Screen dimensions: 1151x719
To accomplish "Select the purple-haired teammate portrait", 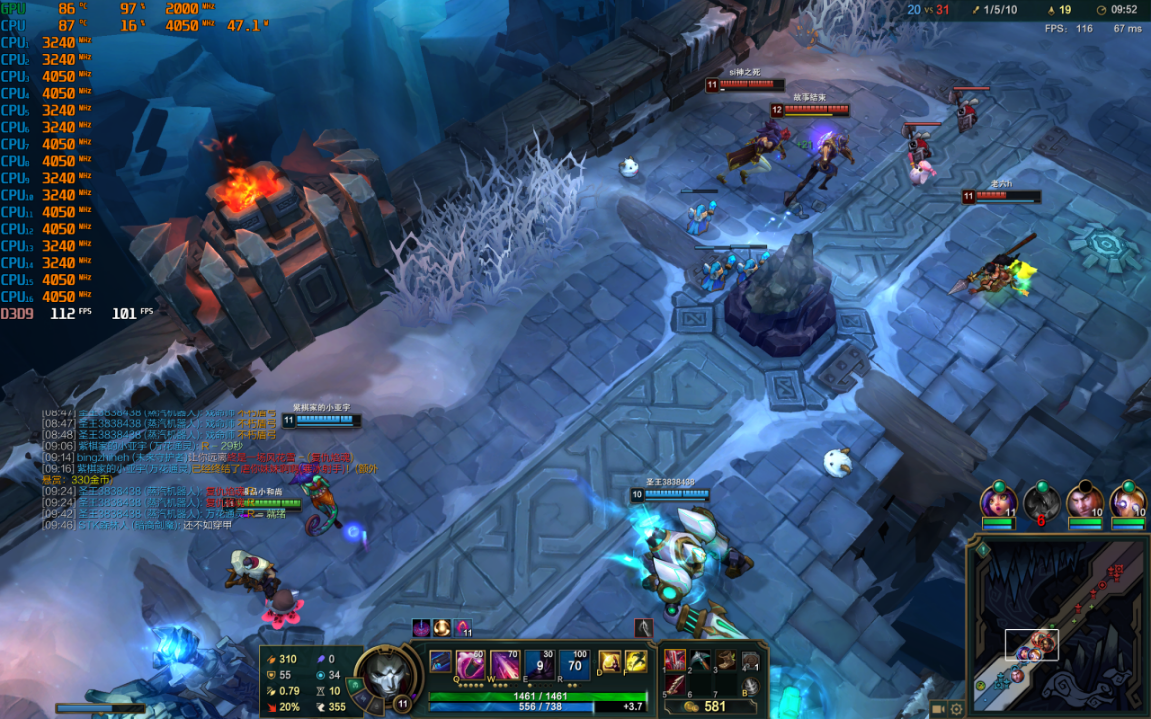I will click(998, 500).
